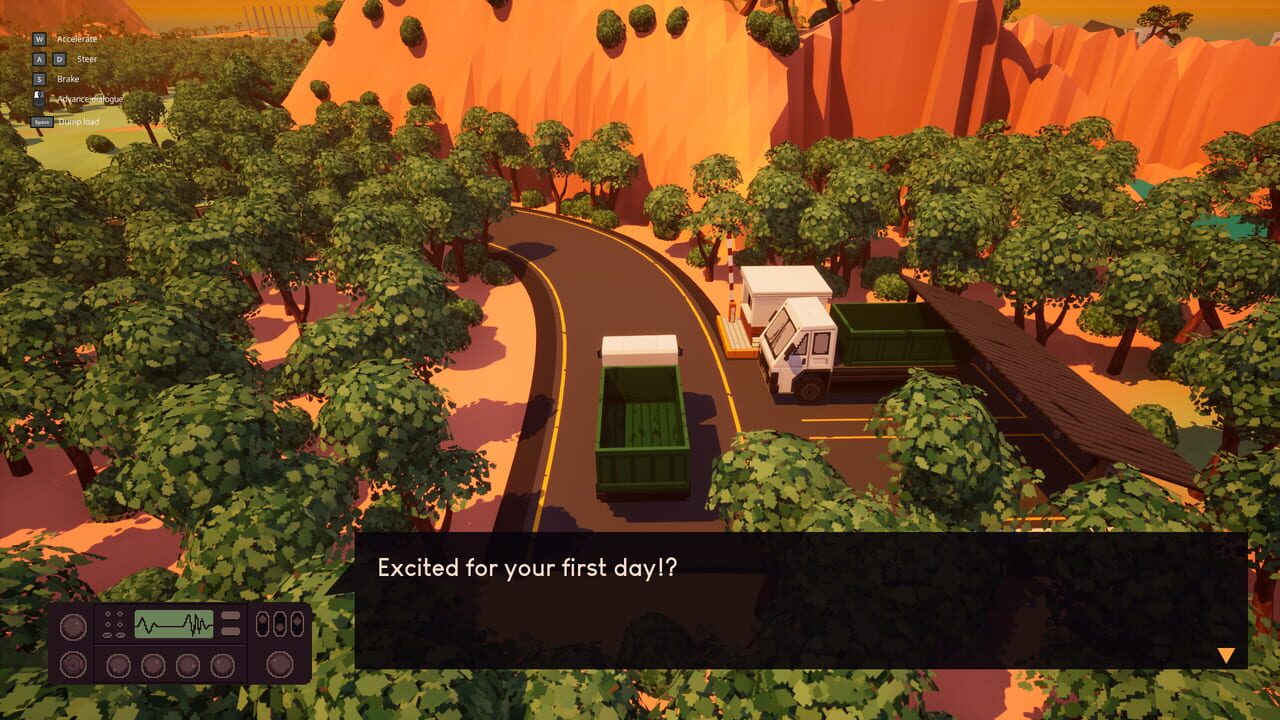Click the textured tuning knob below the volume knob
This screenshot has width=1280, height=720.
[73, 664]
